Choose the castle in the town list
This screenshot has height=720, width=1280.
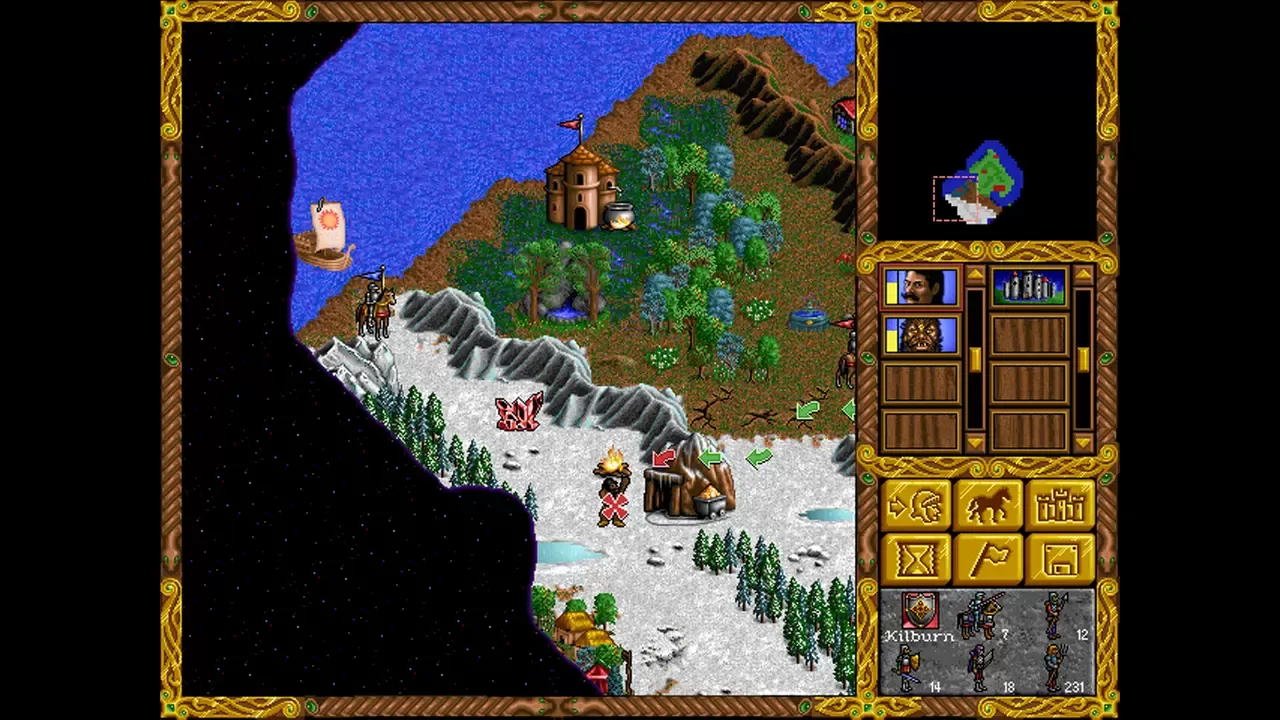pyautogui.click(x=1029, y=288)
